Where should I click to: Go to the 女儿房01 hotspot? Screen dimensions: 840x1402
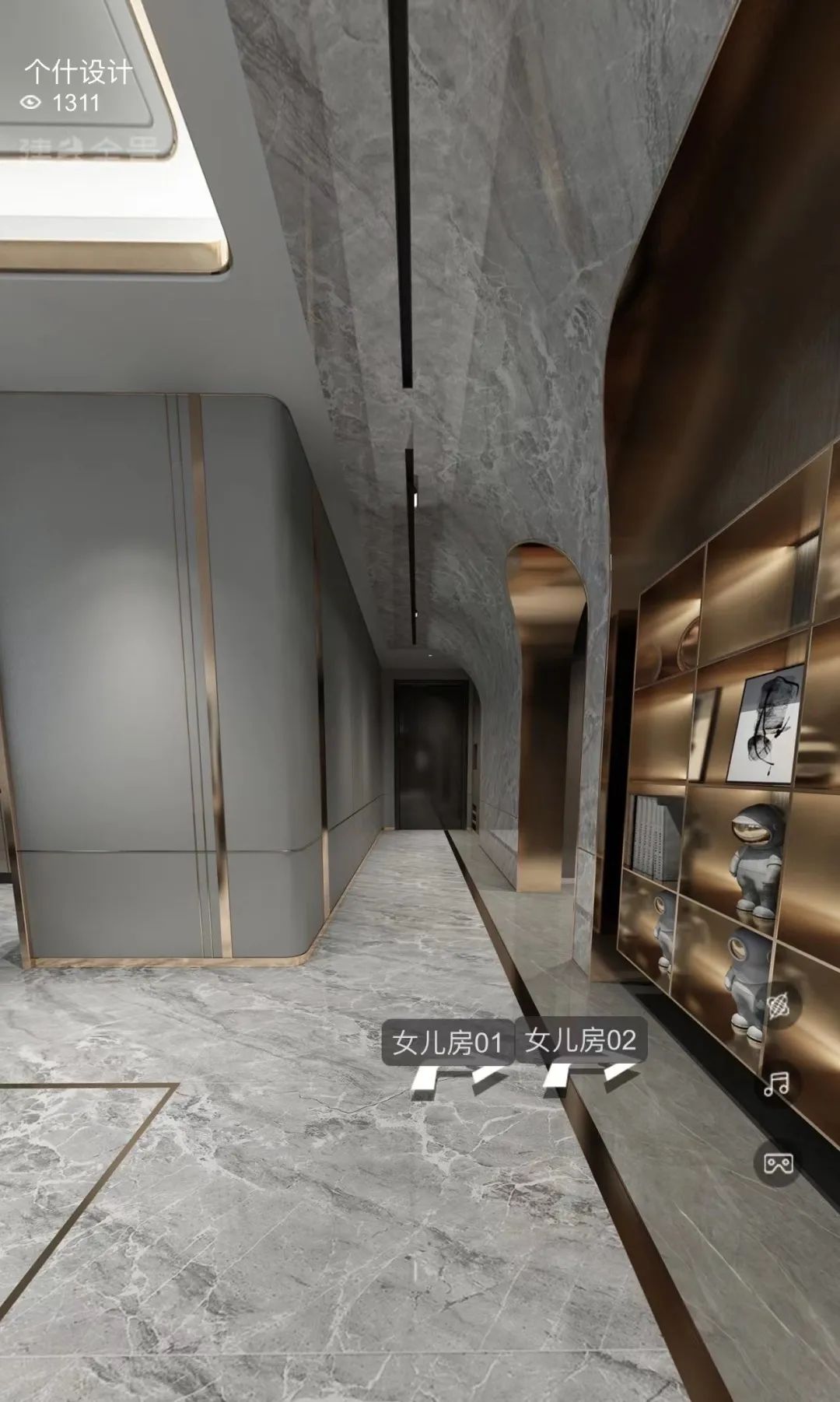[x=446, y=1042]
